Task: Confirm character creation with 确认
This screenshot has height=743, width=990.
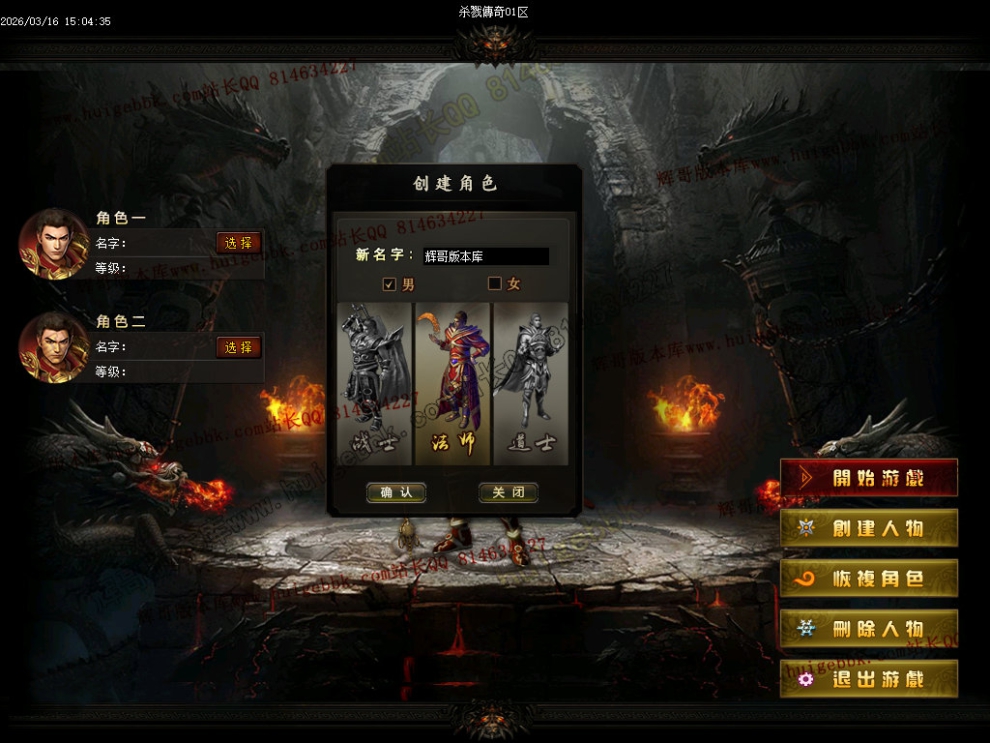Action: (396, 492)
